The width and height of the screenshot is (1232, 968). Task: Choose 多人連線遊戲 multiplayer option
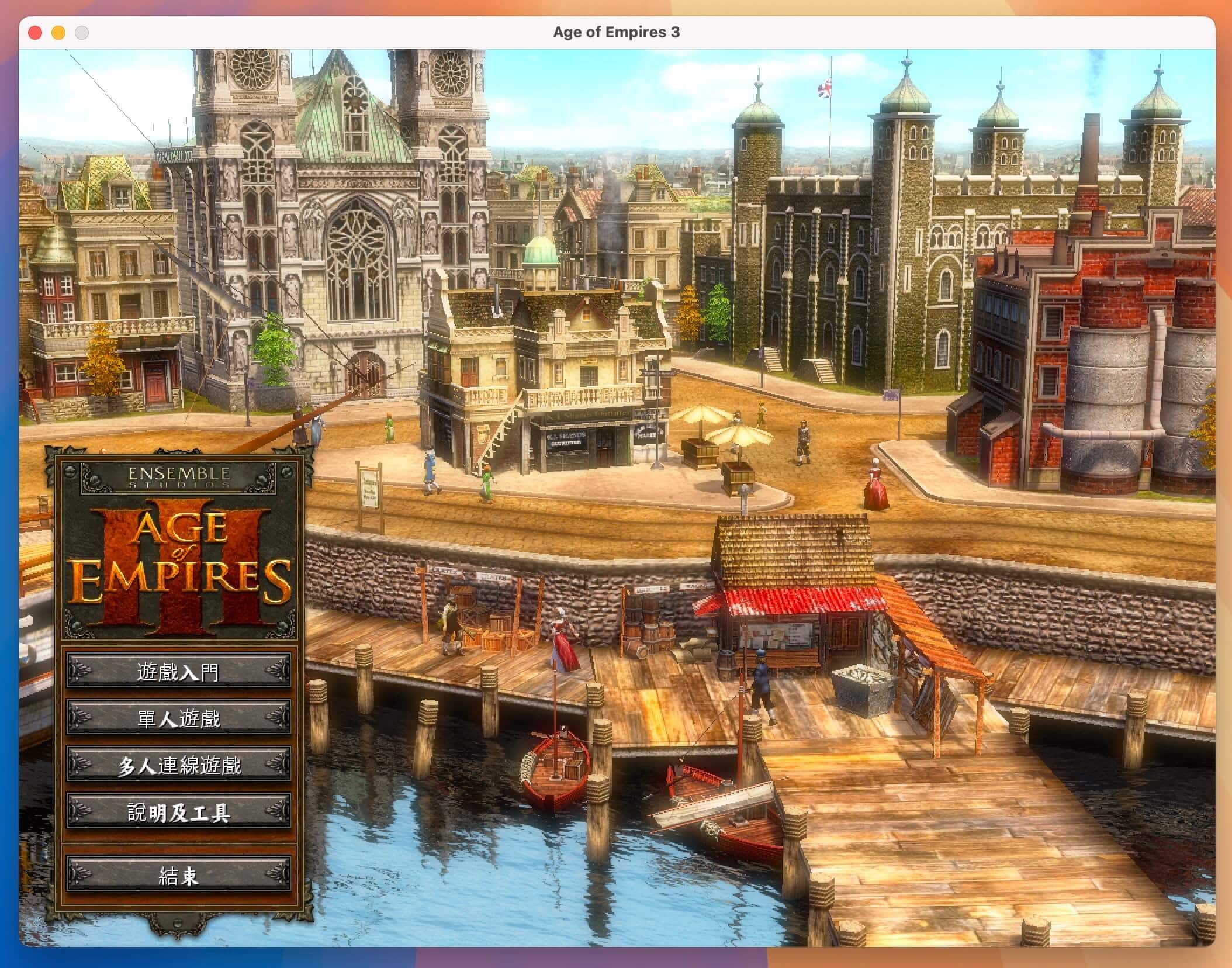point(178,765)
